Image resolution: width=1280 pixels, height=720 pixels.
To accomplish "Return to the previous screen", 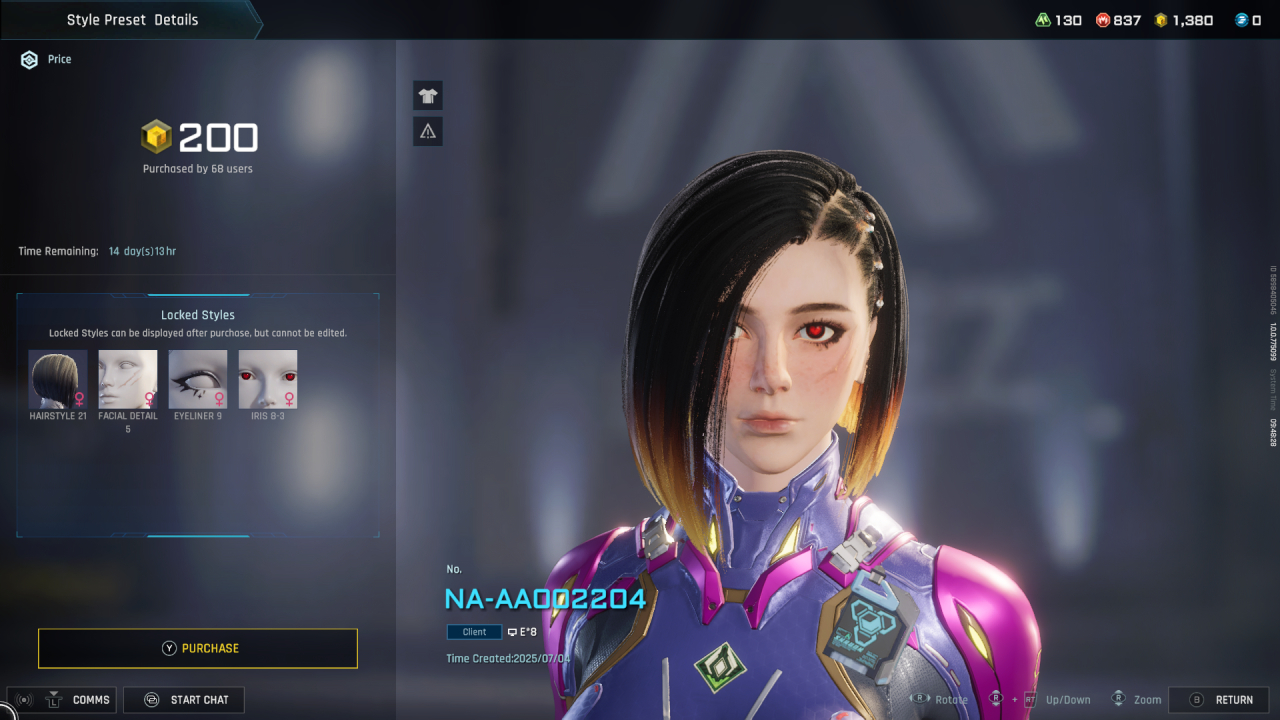I will click(1218, 700).
